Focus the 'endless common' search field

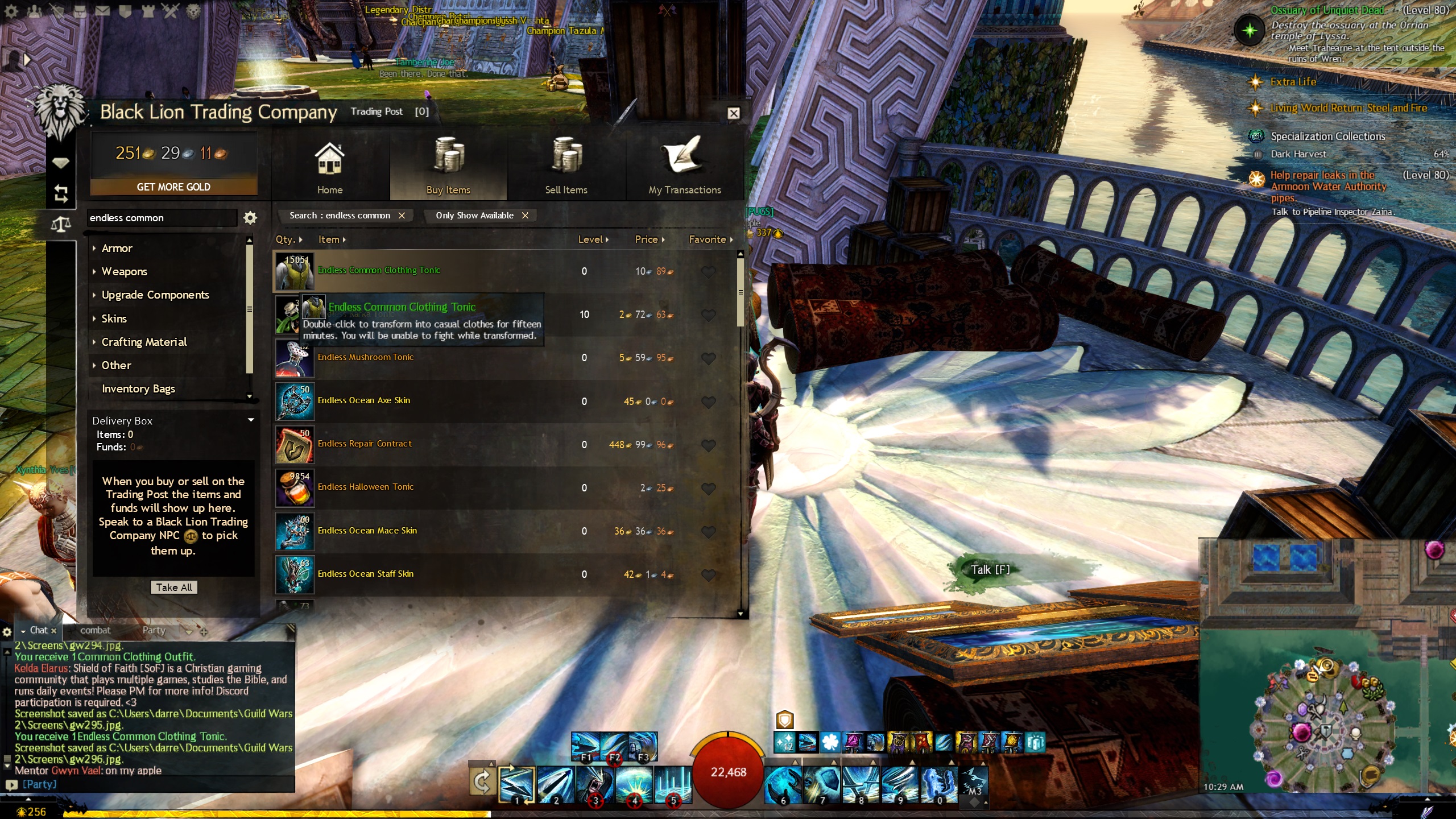coord(162,218)
